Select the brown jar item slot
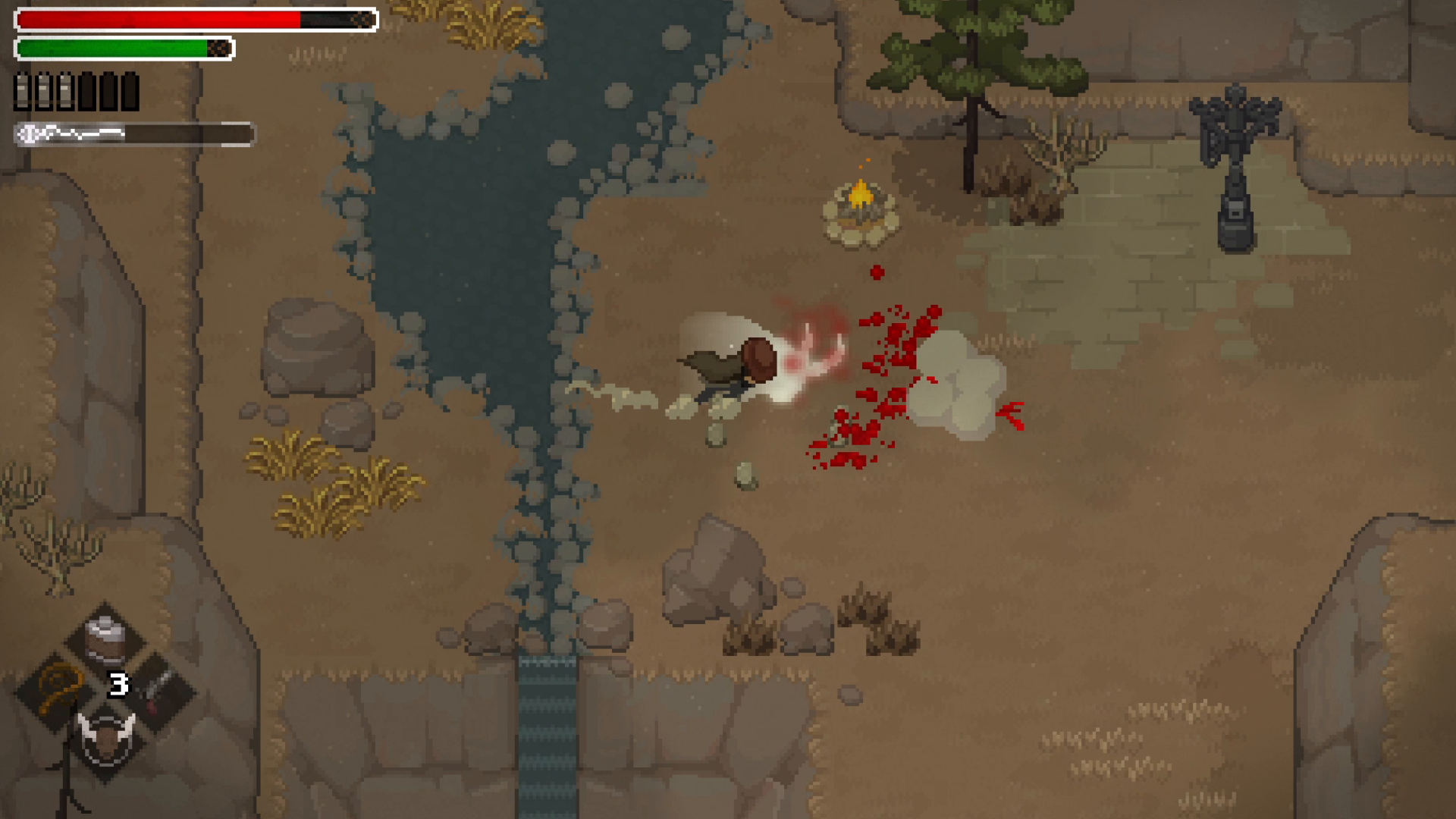1456x819 pixels. [105, 639]
